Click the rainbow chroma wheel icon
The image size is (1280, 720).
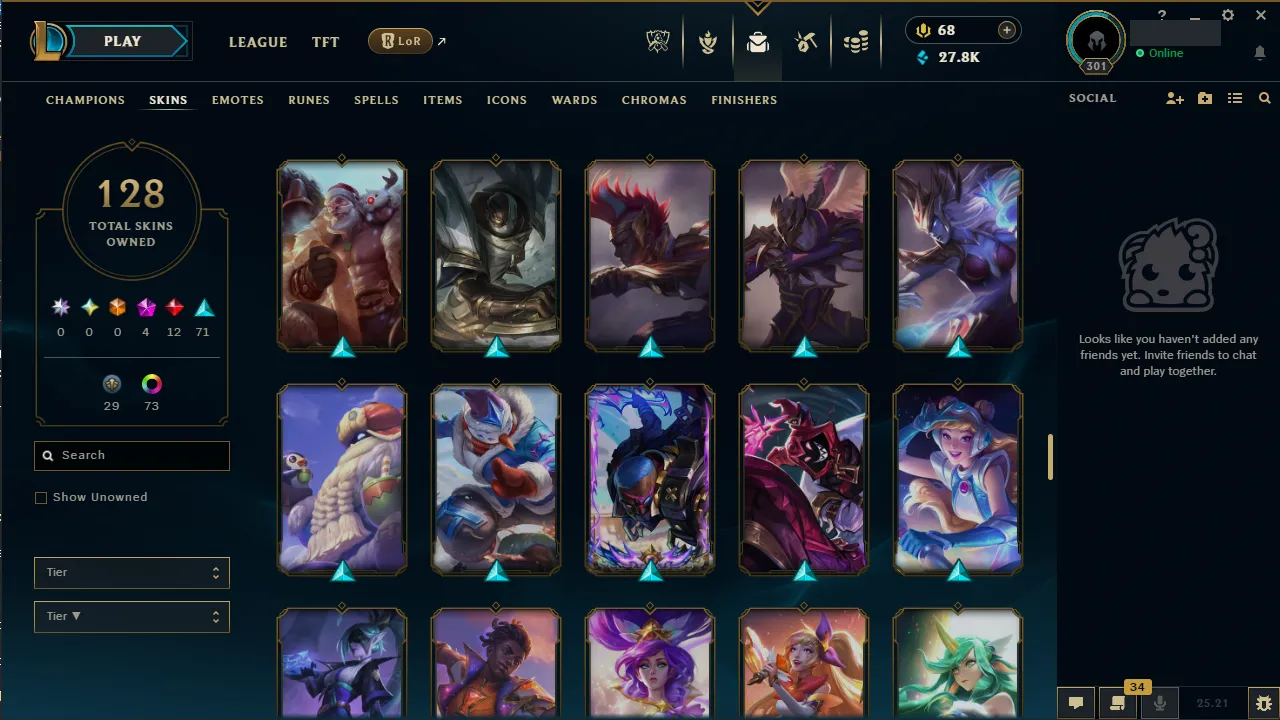[x=151, y=383]
